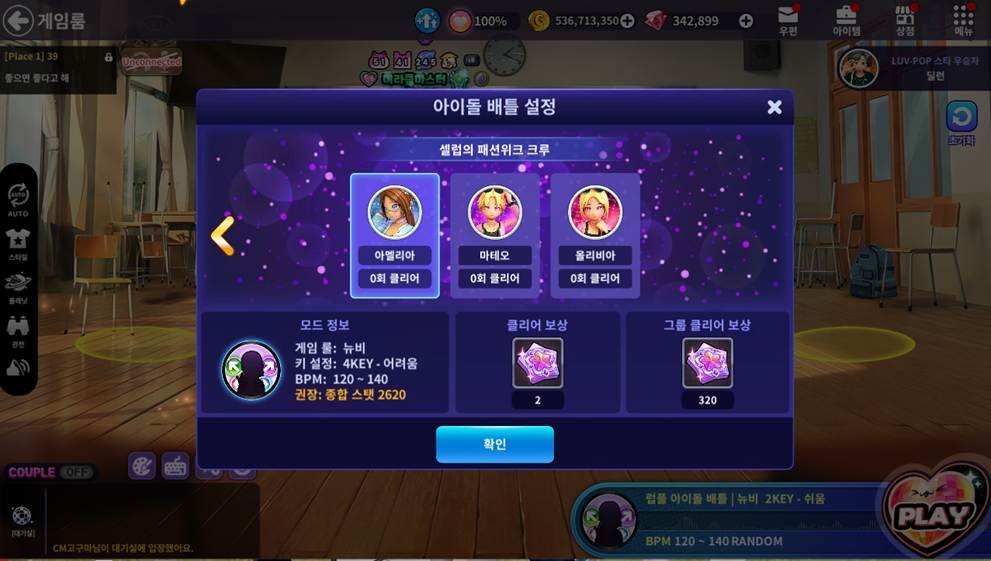Close the 아이돌 배틀 설정 dialog
The height and width of the screenshot is (561, 991).
[x=774, y=107]
